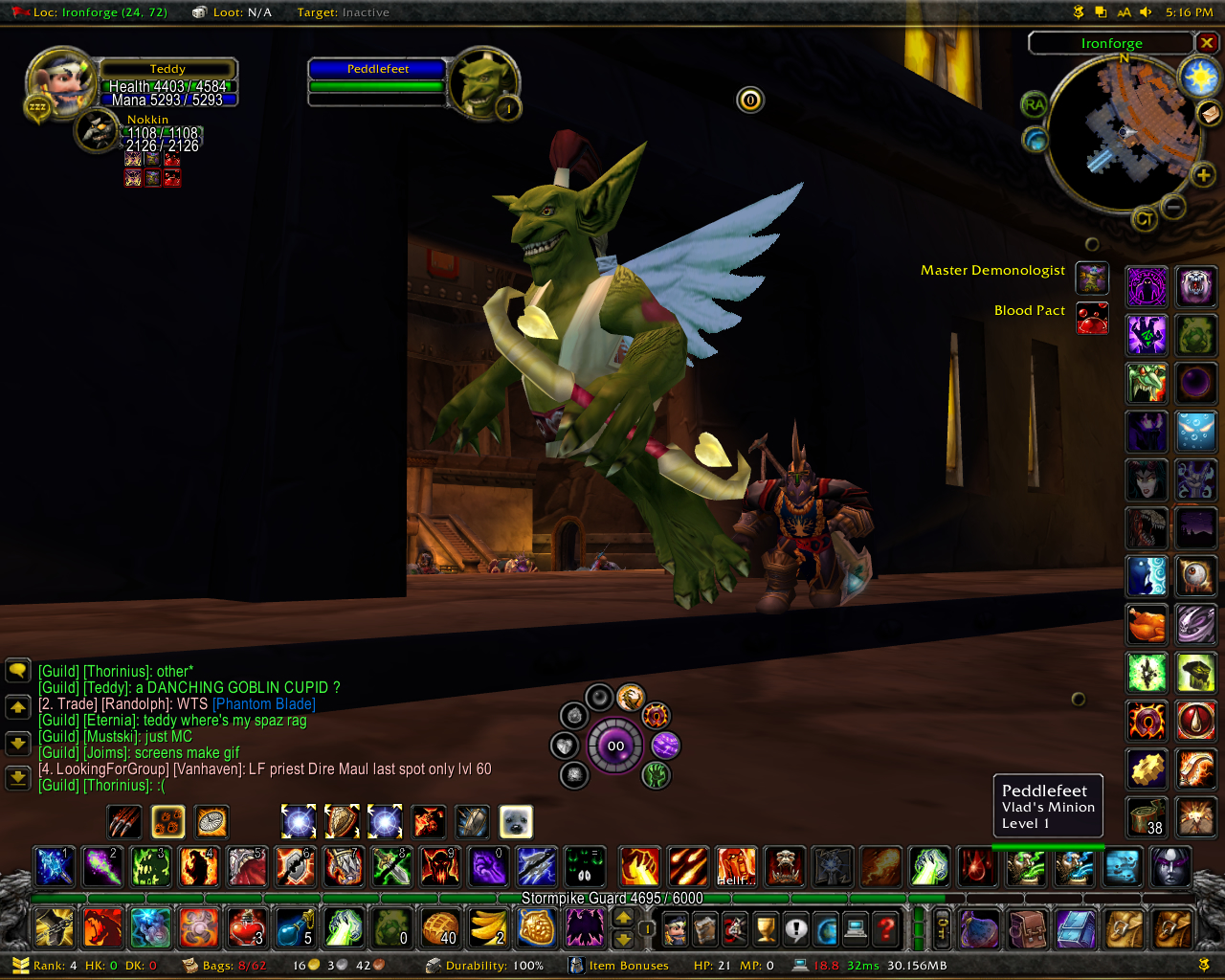Click the Phantom Blade item link in chat
The width and height of the screenshot is (1225, 980).
click(263, 704)
